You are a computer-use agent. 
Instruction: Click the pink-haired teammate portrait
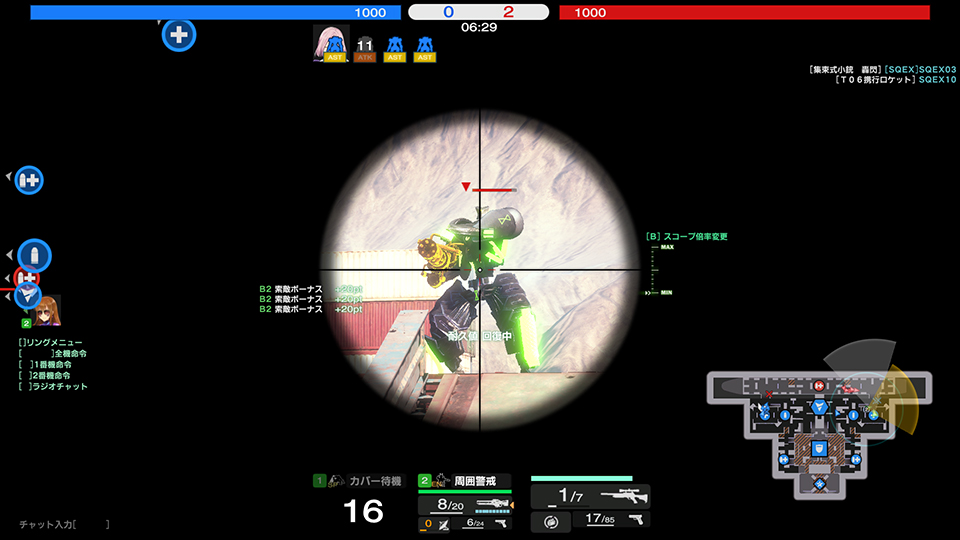point(330,42)
